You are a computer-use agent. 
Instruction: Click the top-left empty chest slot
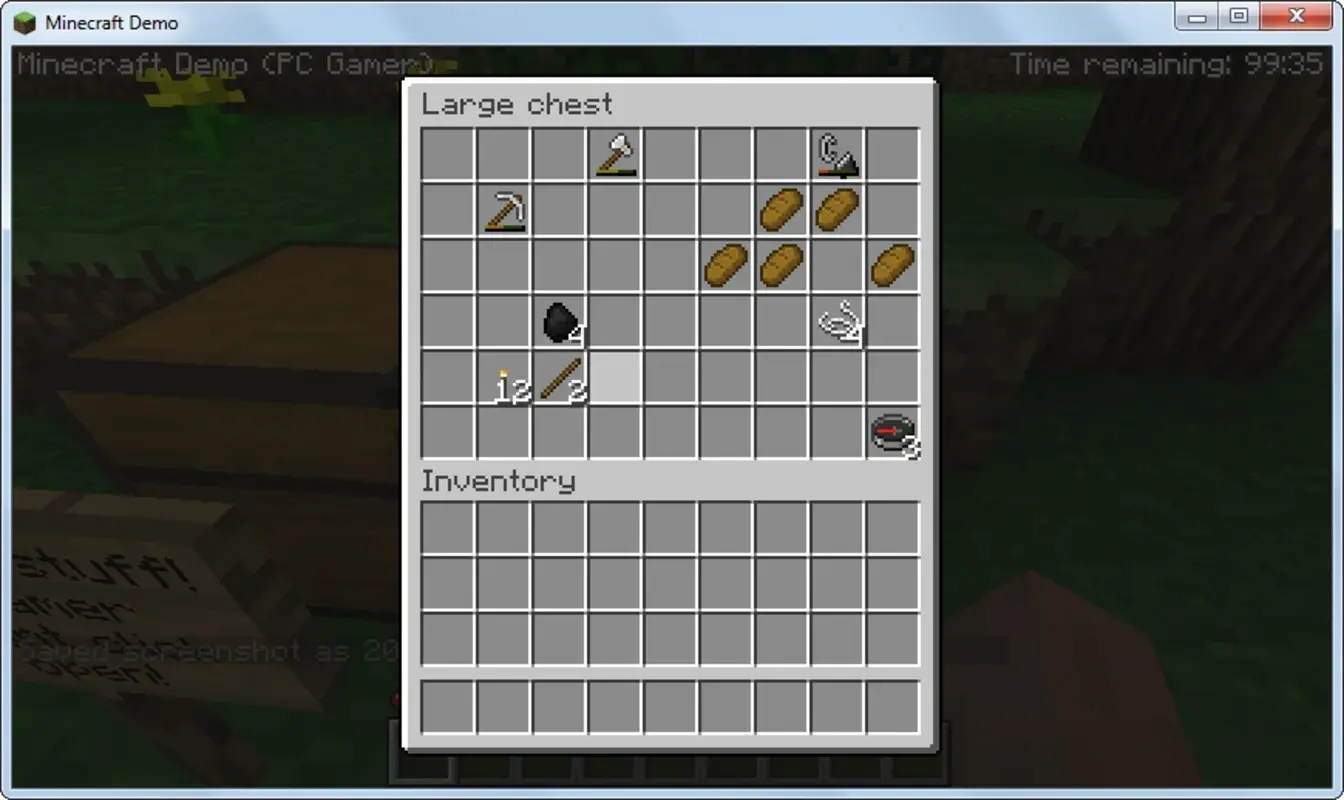[445, 154]
